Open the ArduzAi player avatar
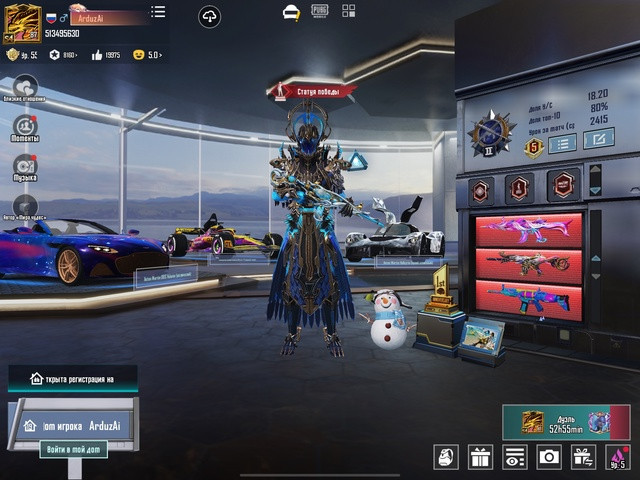This screenshot has height=480, width=640. (23, 23)
